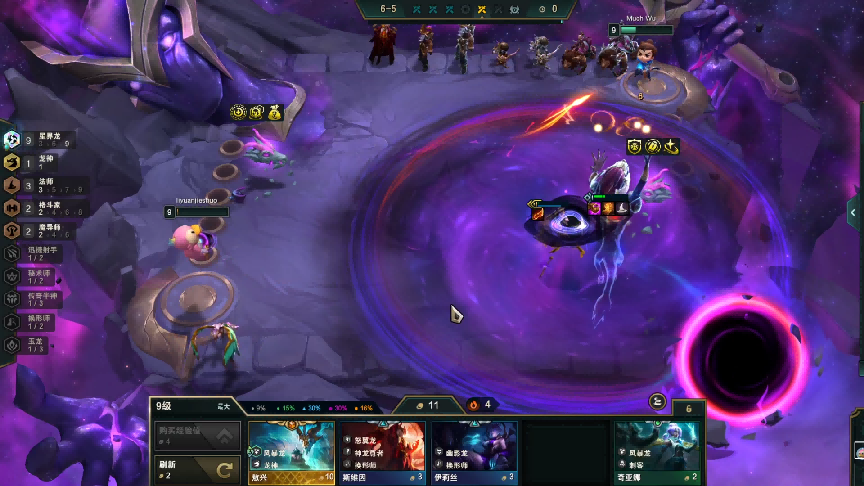Expand the right edge side panel arrow
Image resolution: width=864 pixels, height=486 pixels.
pyautogui.click(x=854, y=212)
